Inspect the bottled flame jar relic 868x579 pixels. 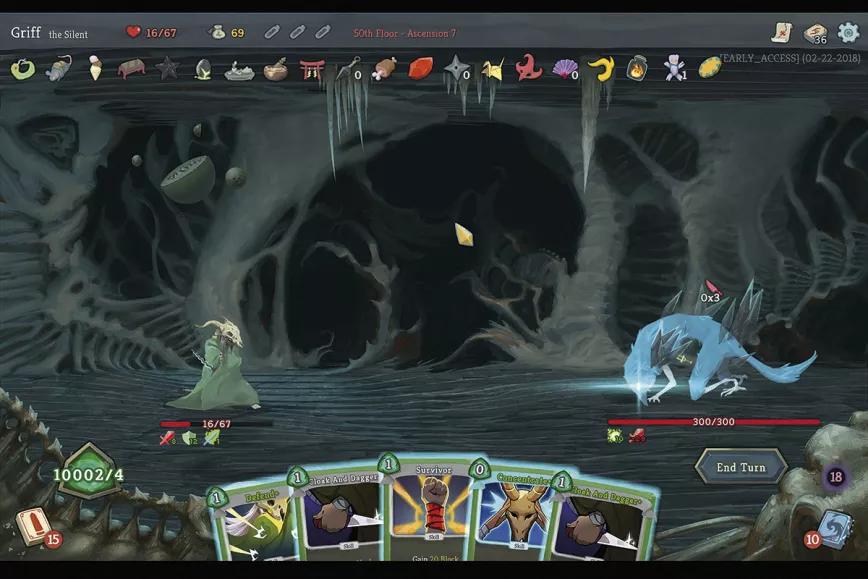(637, 68)
